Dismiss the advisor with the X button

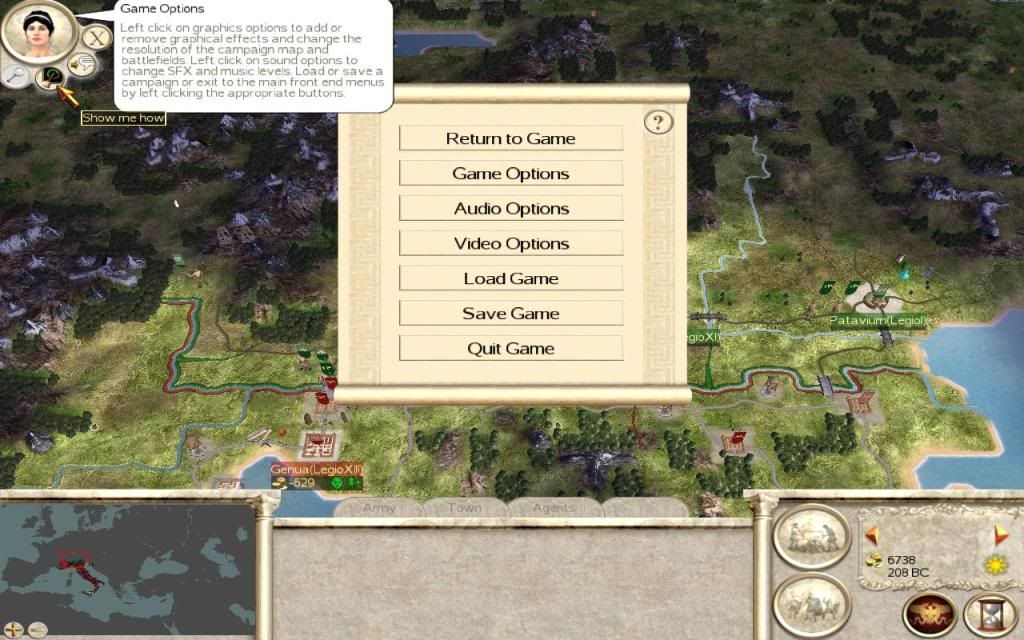pyautogui.click(x=95, y=39)
